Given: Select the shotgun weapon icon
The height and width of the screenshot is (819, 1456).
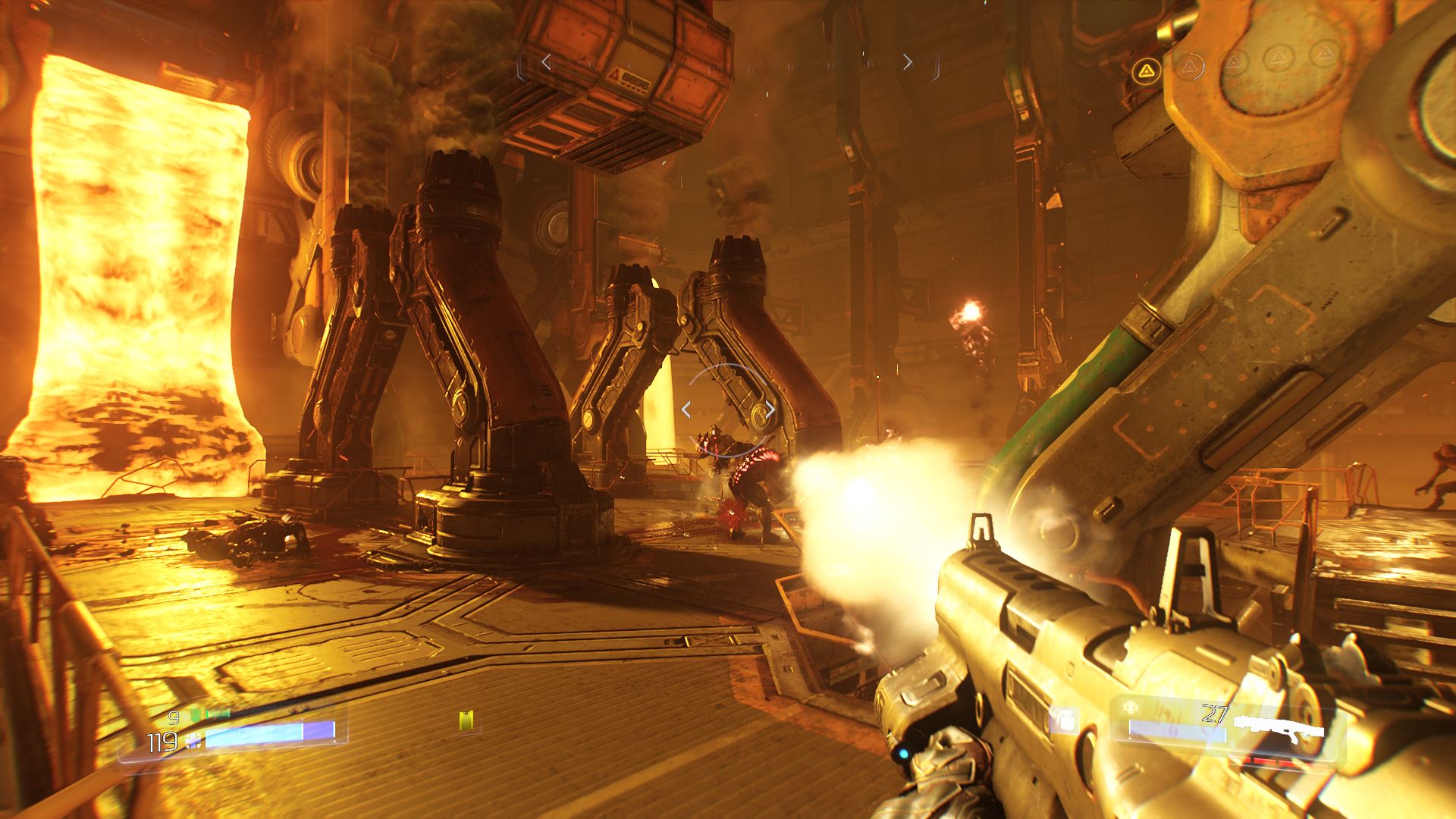Looking at the screenshot, I should click(1279, 726).
